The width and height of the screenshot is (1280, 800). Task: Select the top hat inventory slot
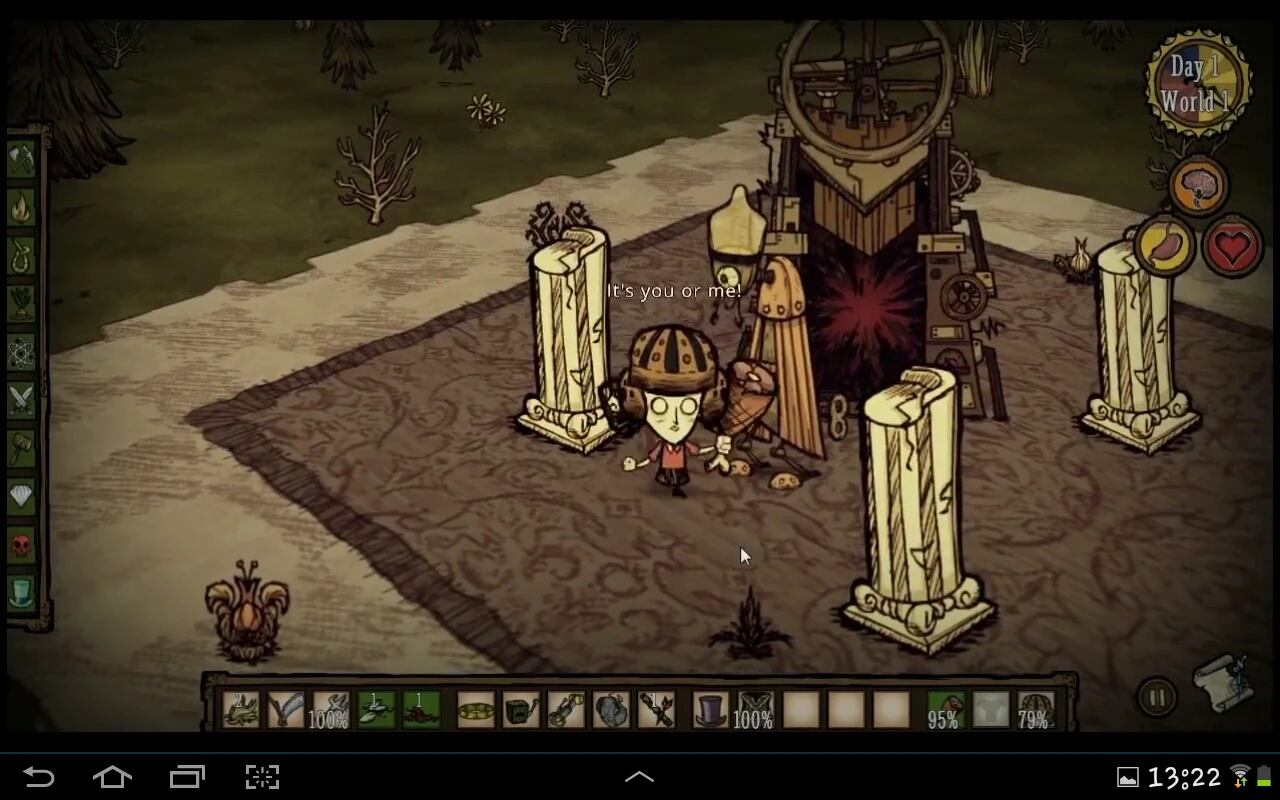709,708
